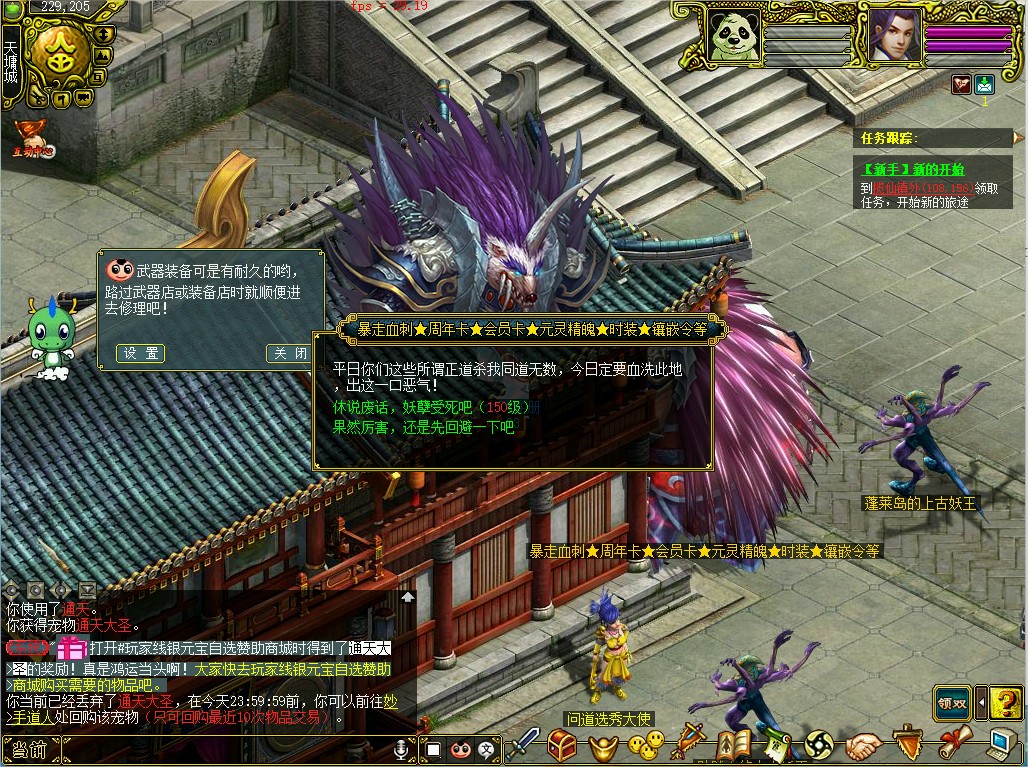Open the handshake trade icon

pos(863,746)
